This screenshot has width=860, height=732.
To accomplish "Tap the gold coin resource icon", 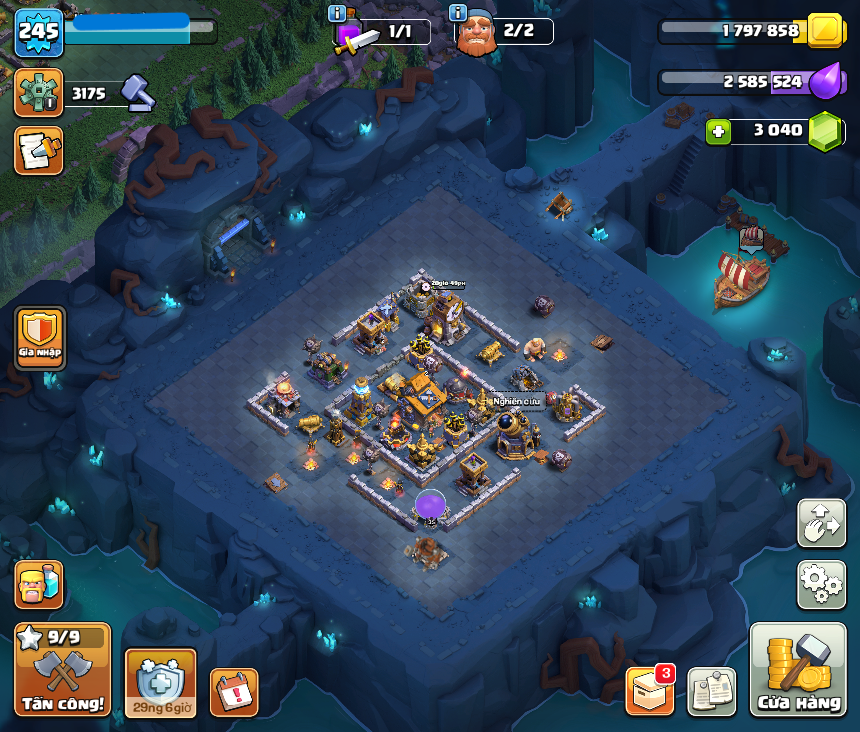I will (825, 30).
